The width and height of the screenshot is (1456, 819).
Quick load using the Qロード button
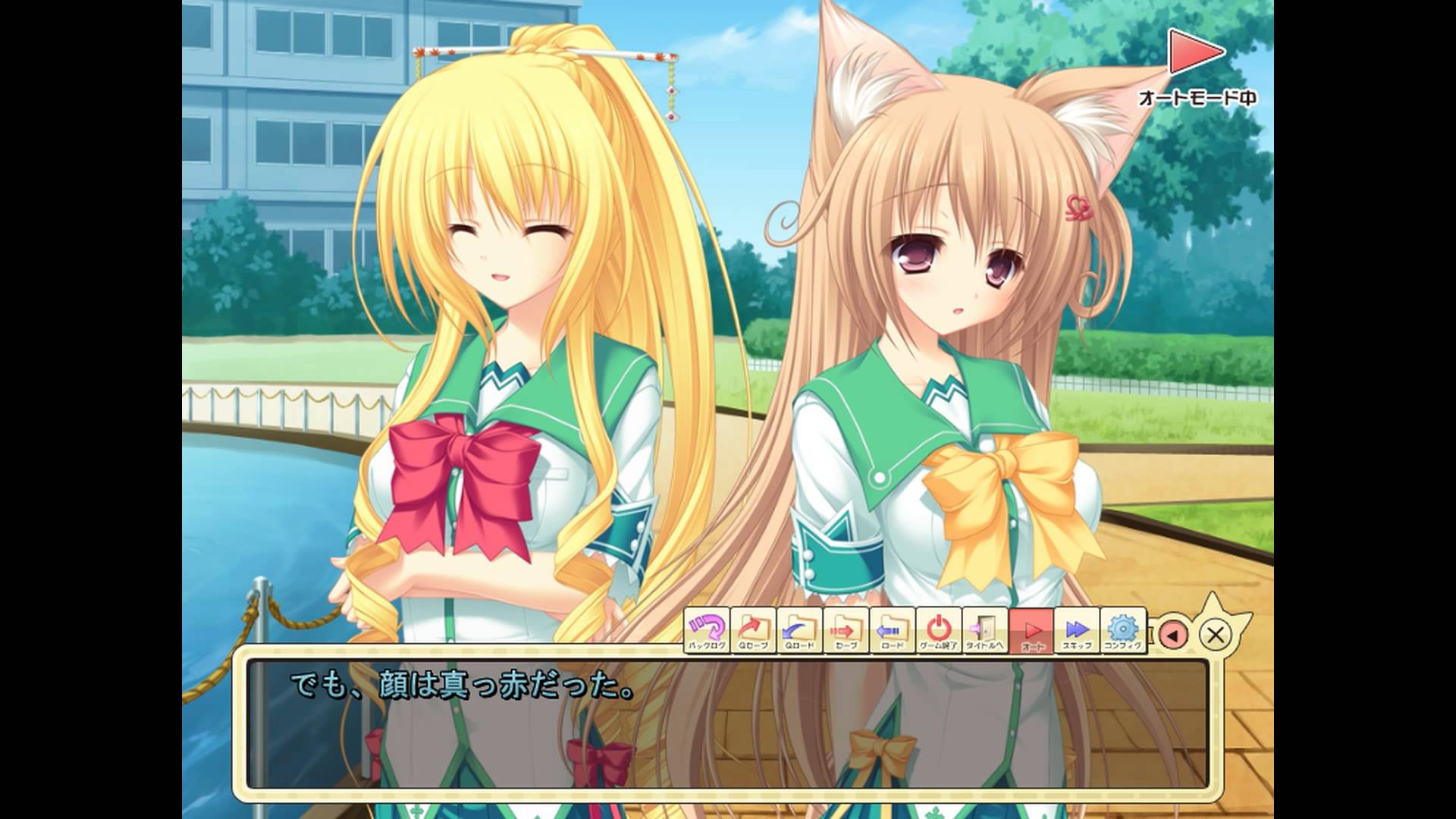click(x=800, y=631)
